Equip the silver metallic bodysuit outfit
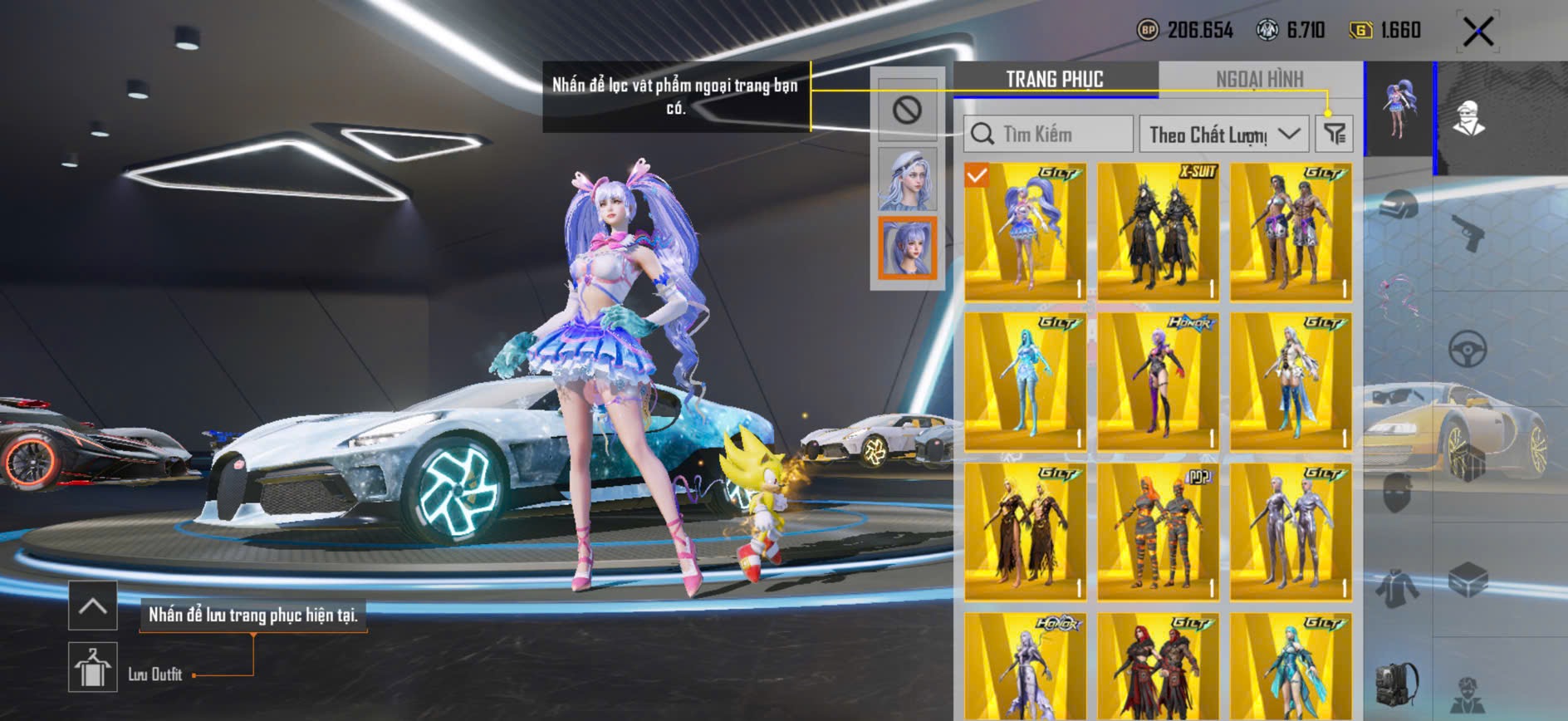Image resolution: width=1568 pixels, height=721 pixels. tap(1291, 532)
